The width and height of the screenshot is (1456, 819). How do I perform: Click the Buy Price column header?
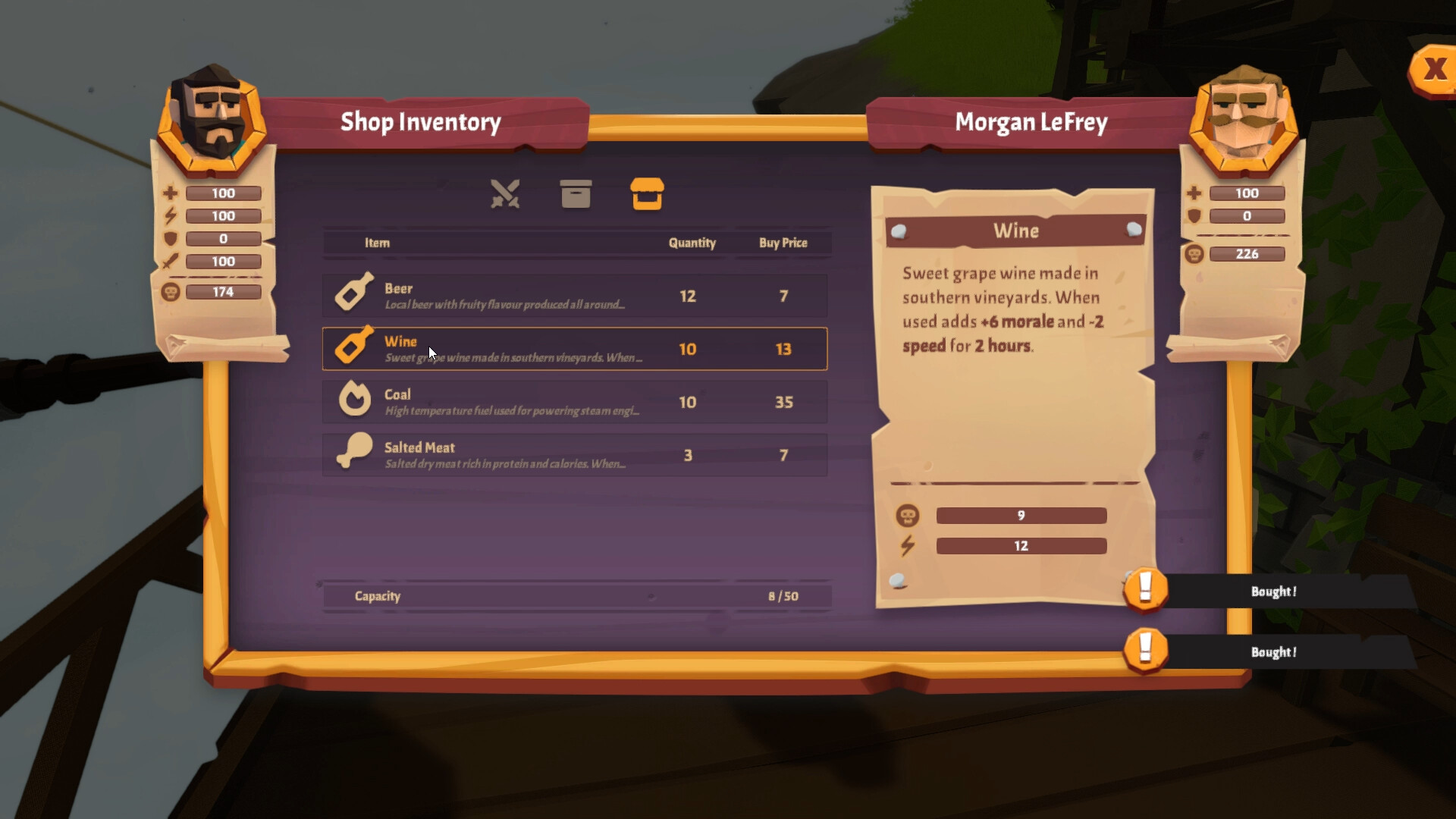pyautogui.click(x=782, y=243)
